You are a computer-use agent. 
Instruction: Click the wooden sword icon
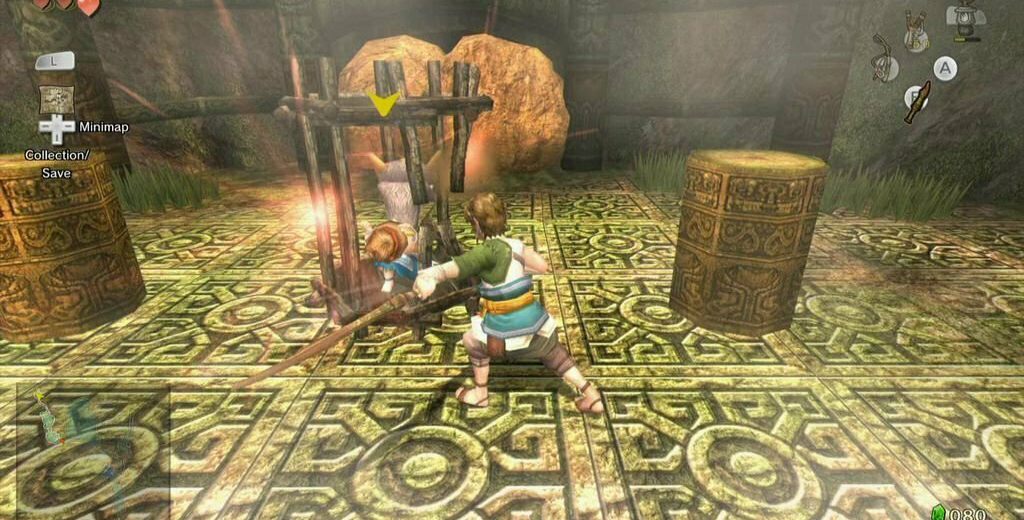click(x=917, y=102)
